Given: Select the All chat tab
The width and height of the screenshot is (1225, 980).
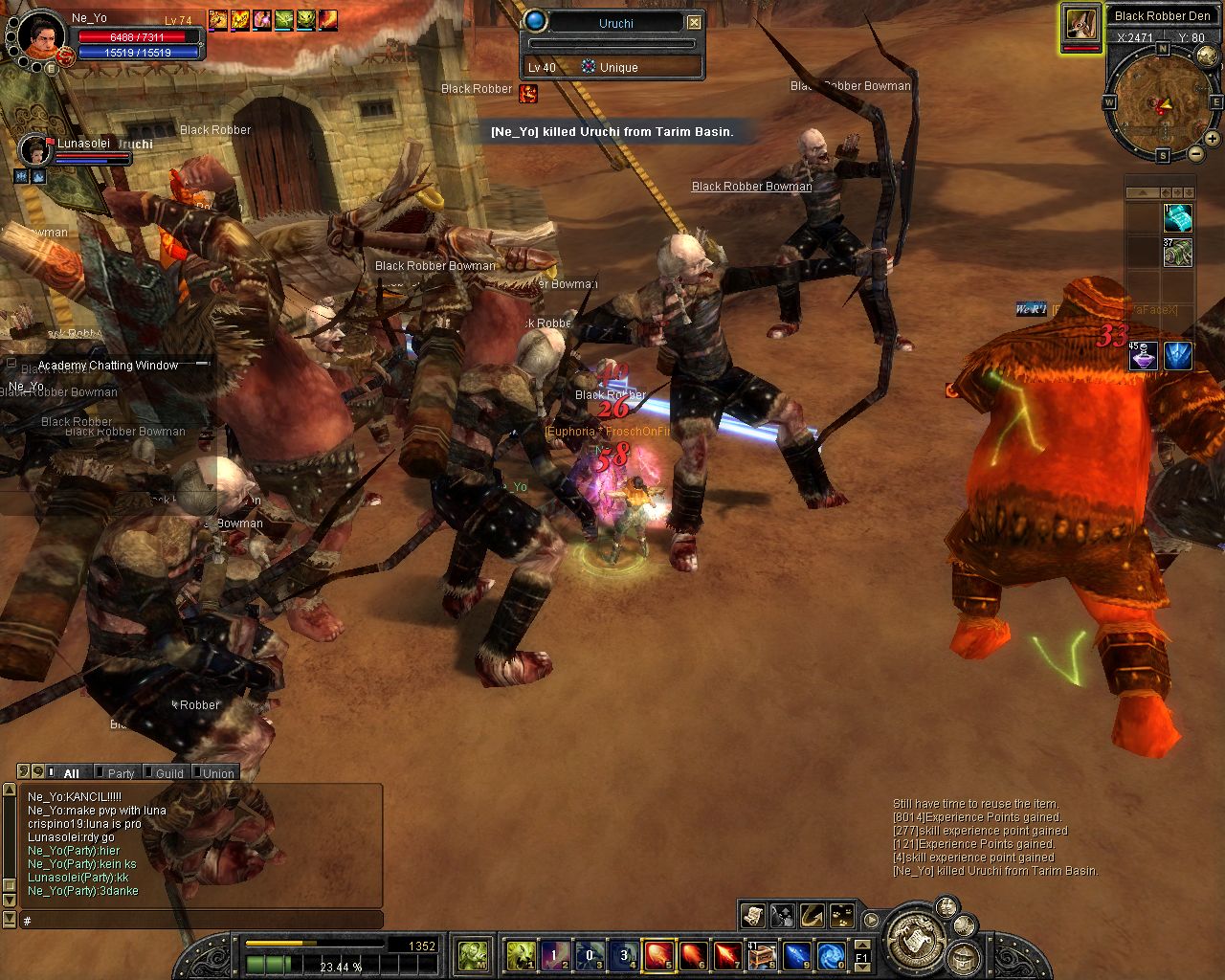Looking at the screenshot, I should click(x=71, y=773).
